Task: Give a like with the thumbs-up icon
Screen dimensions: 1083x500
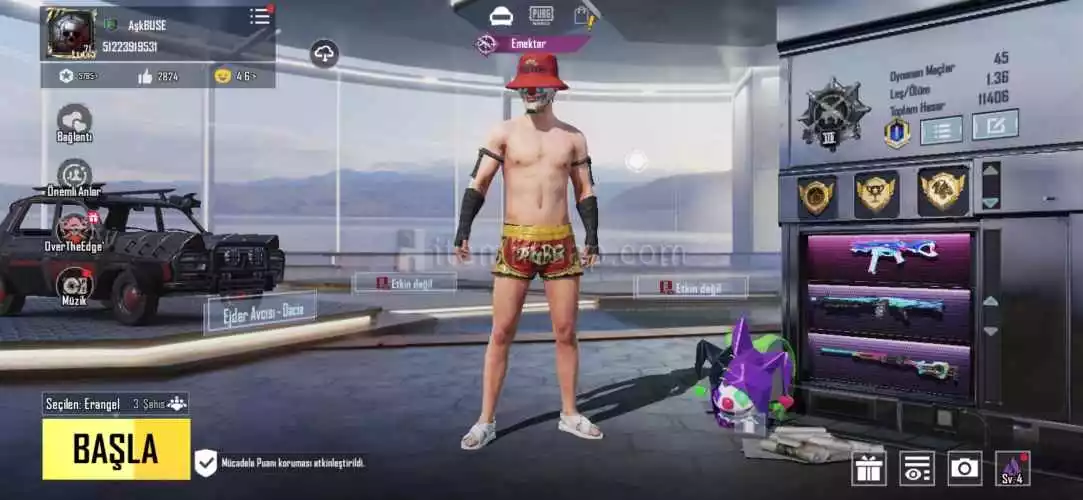Action: click(145, 76)
